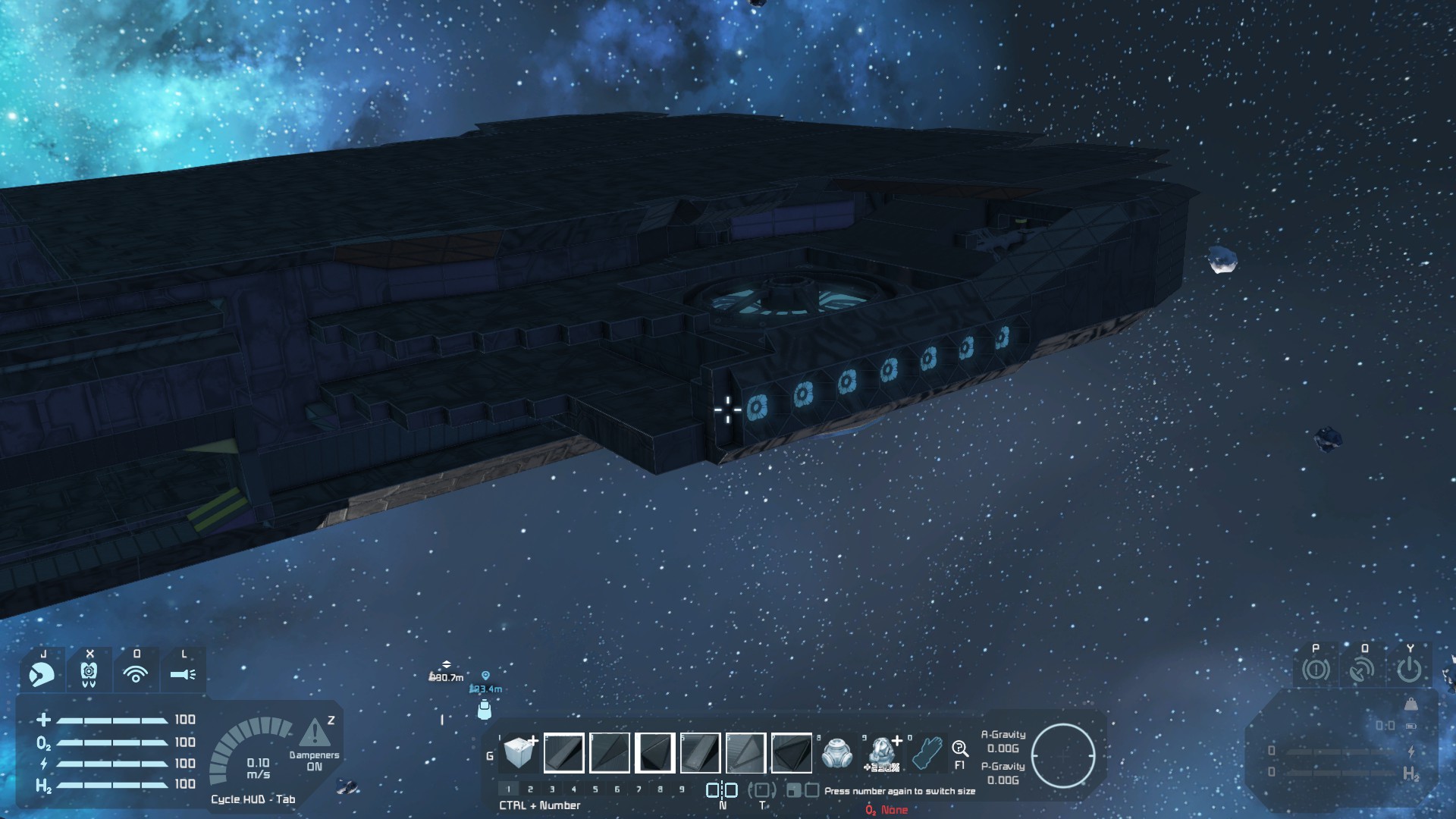Switch to toolbar page 2
1456x819 pixels.
530,789
